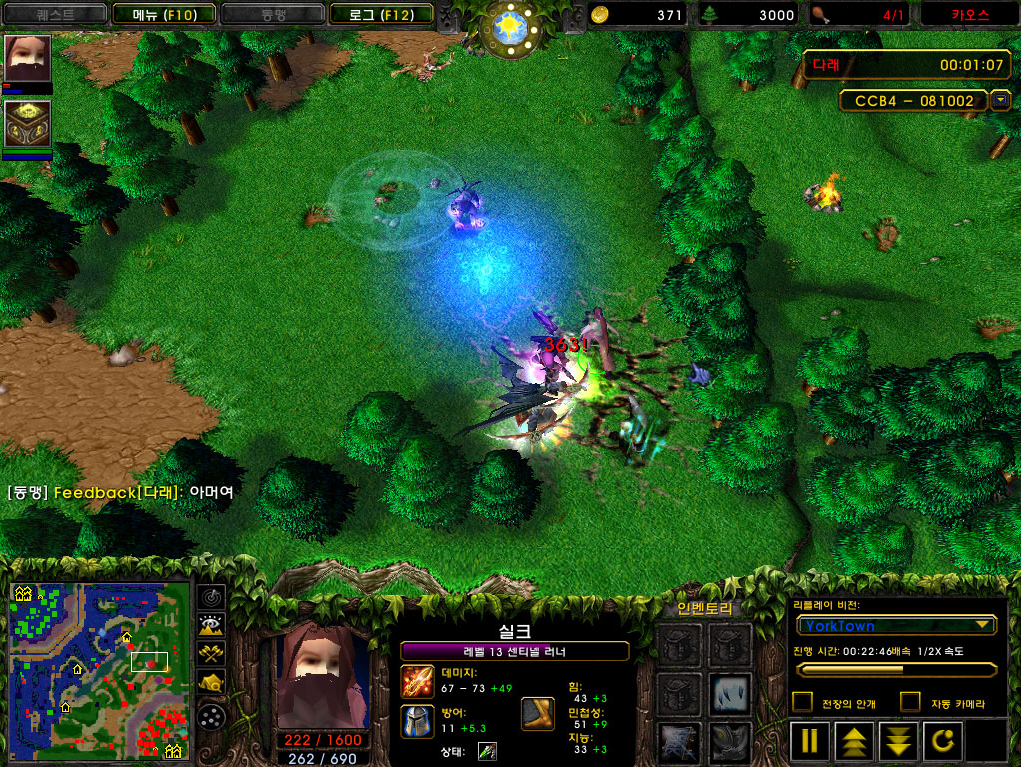Select the ice shards inventory item

(730, 692)
